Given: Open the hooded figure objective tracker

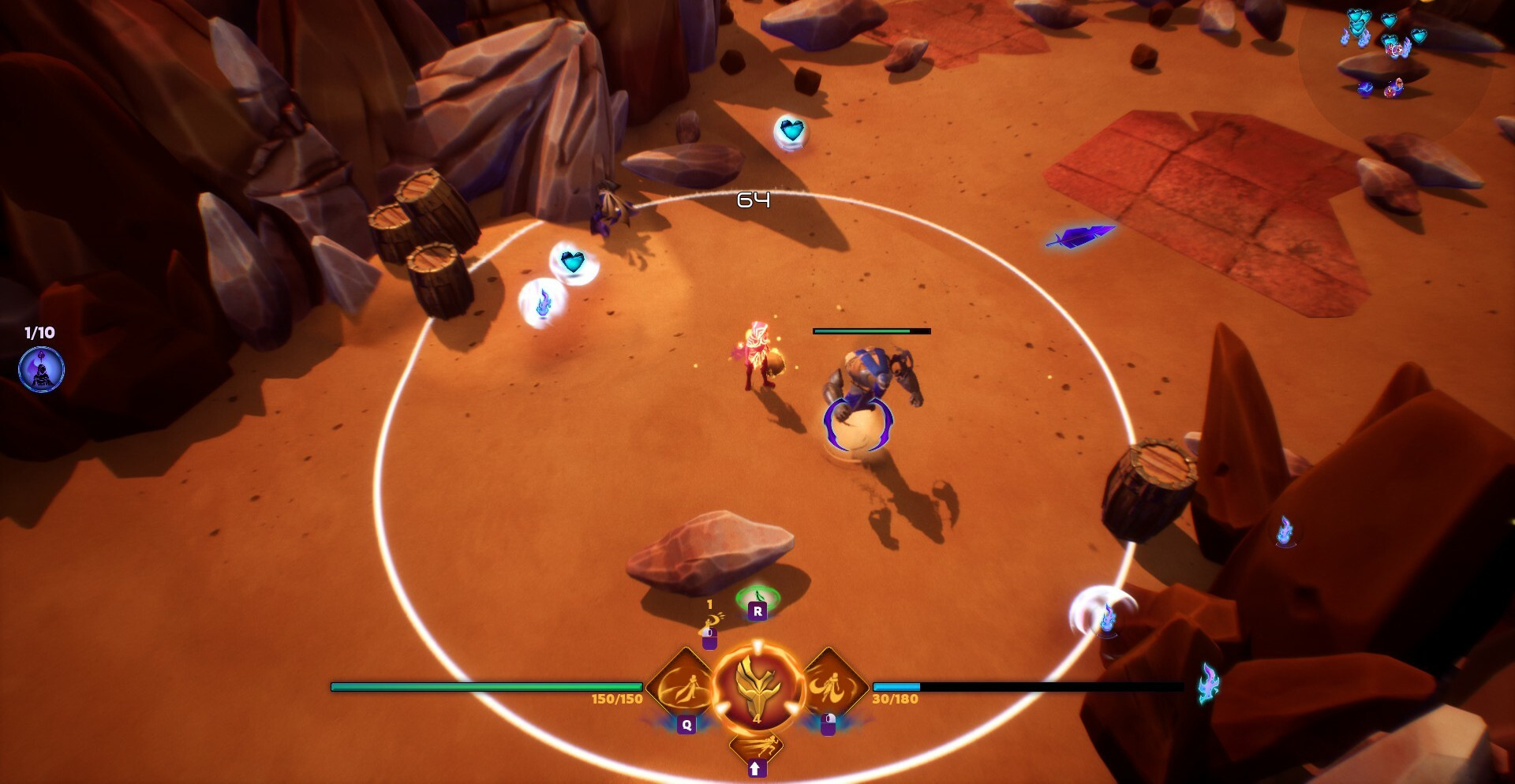Looking at the screenshot, I should tap(41, 369).
